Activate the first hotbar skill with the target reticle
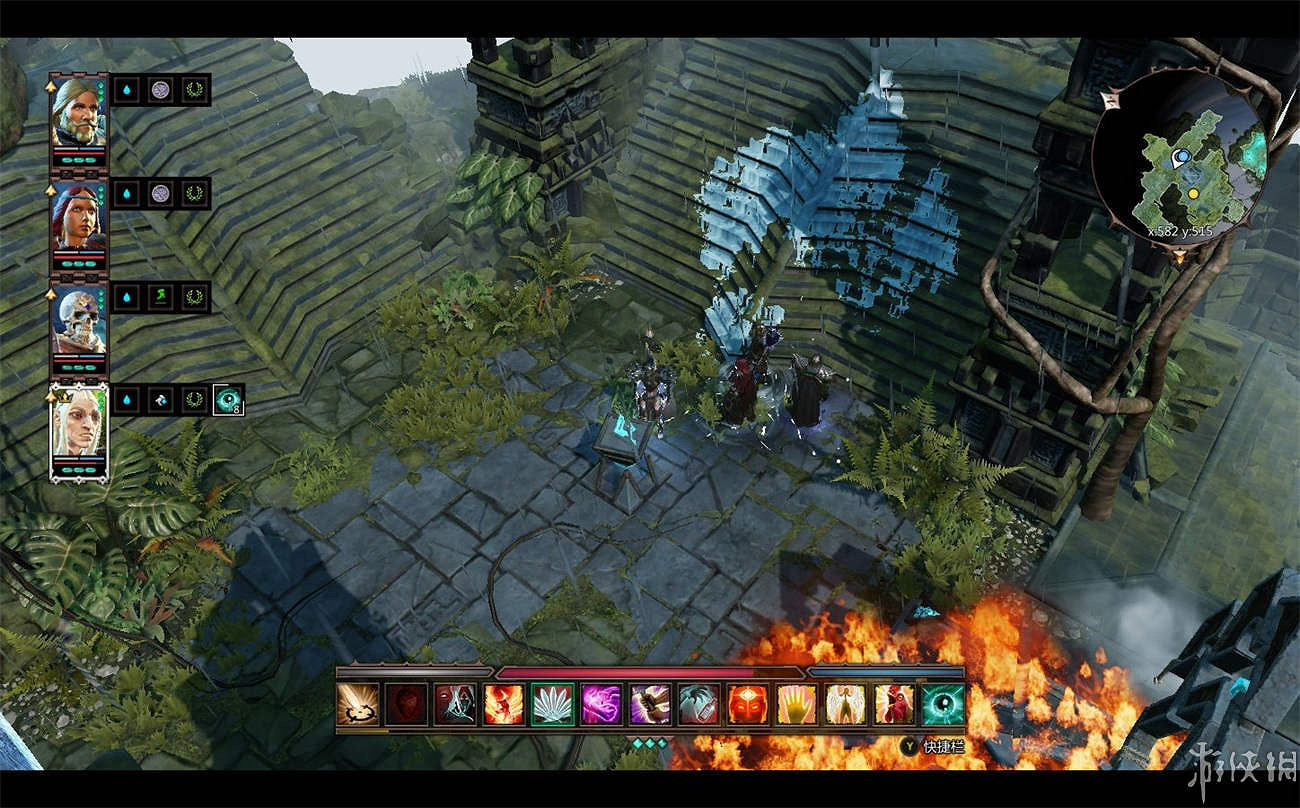The width and height of the screenshot is (1300, 808). [x=358, y=704]
